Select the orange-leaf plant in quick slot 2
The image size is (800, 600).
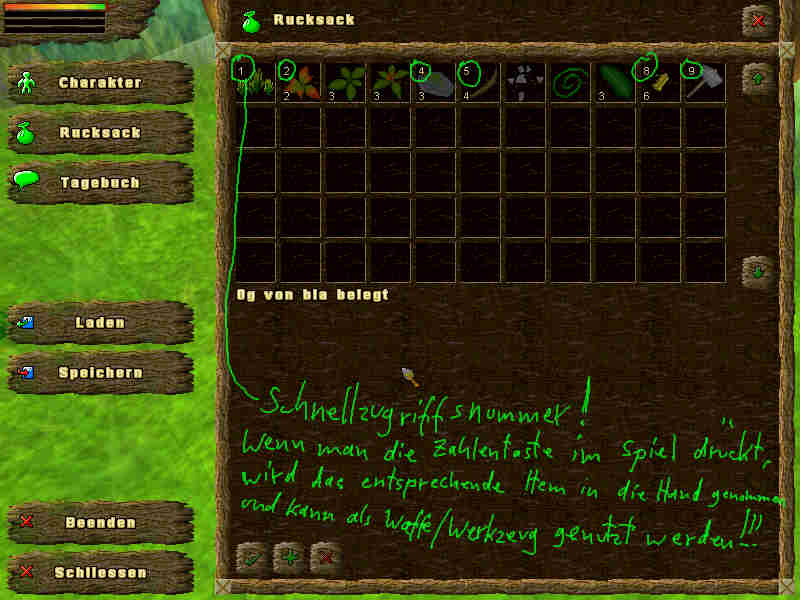tap(300, 82)
